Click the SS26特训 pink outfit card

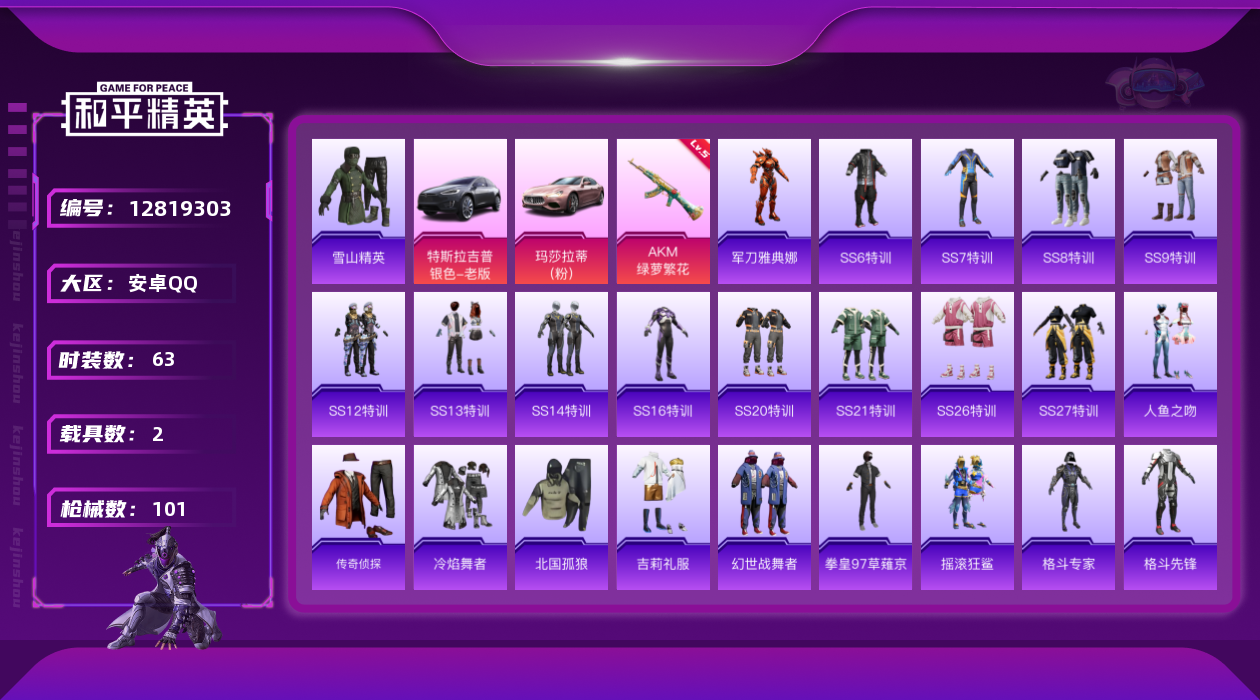(x=967, y=364)
